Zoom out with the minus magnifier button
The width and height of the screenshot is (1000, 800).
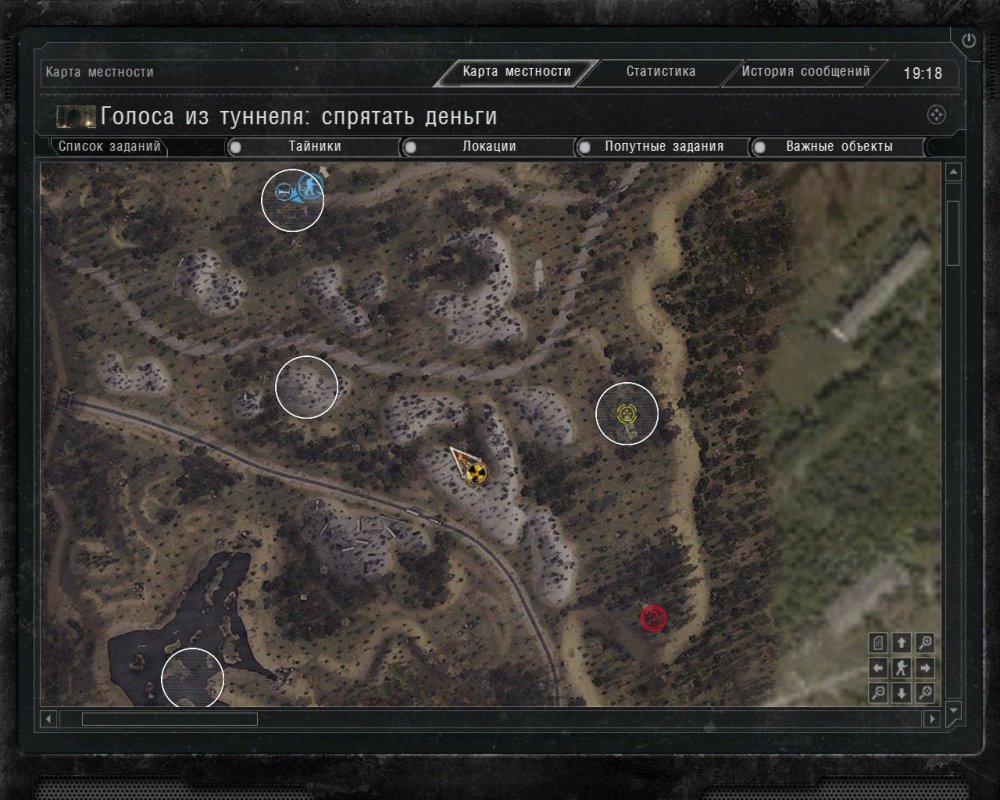878,692
